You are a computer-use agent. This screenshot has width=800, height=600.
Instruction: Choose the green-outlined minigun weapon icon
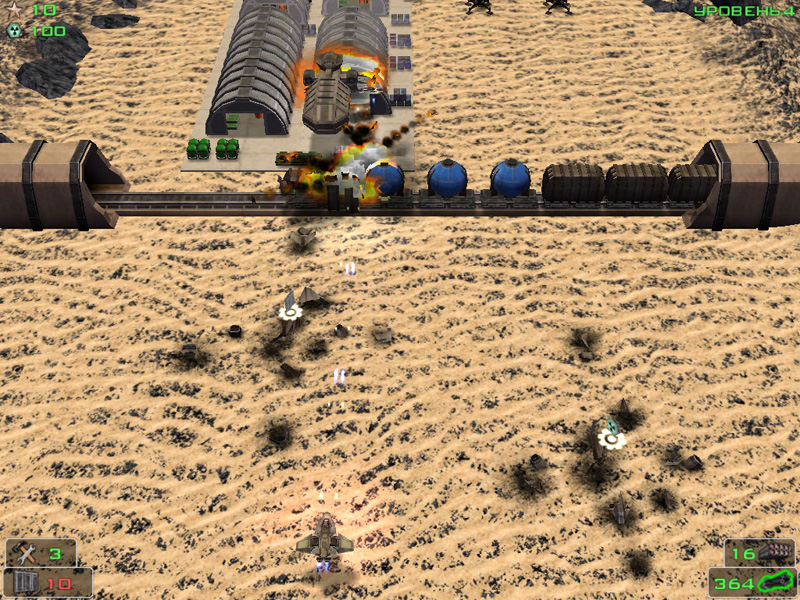coord(775,582)
